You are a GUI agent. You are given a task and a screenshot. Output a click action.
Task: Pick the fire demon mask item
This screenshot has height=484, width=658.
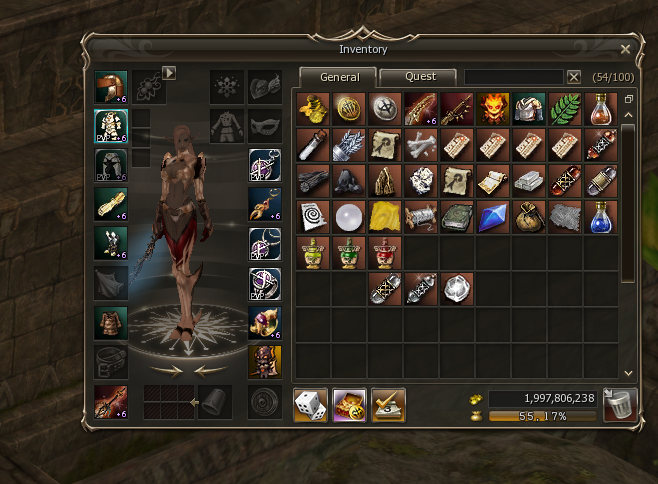492,109
